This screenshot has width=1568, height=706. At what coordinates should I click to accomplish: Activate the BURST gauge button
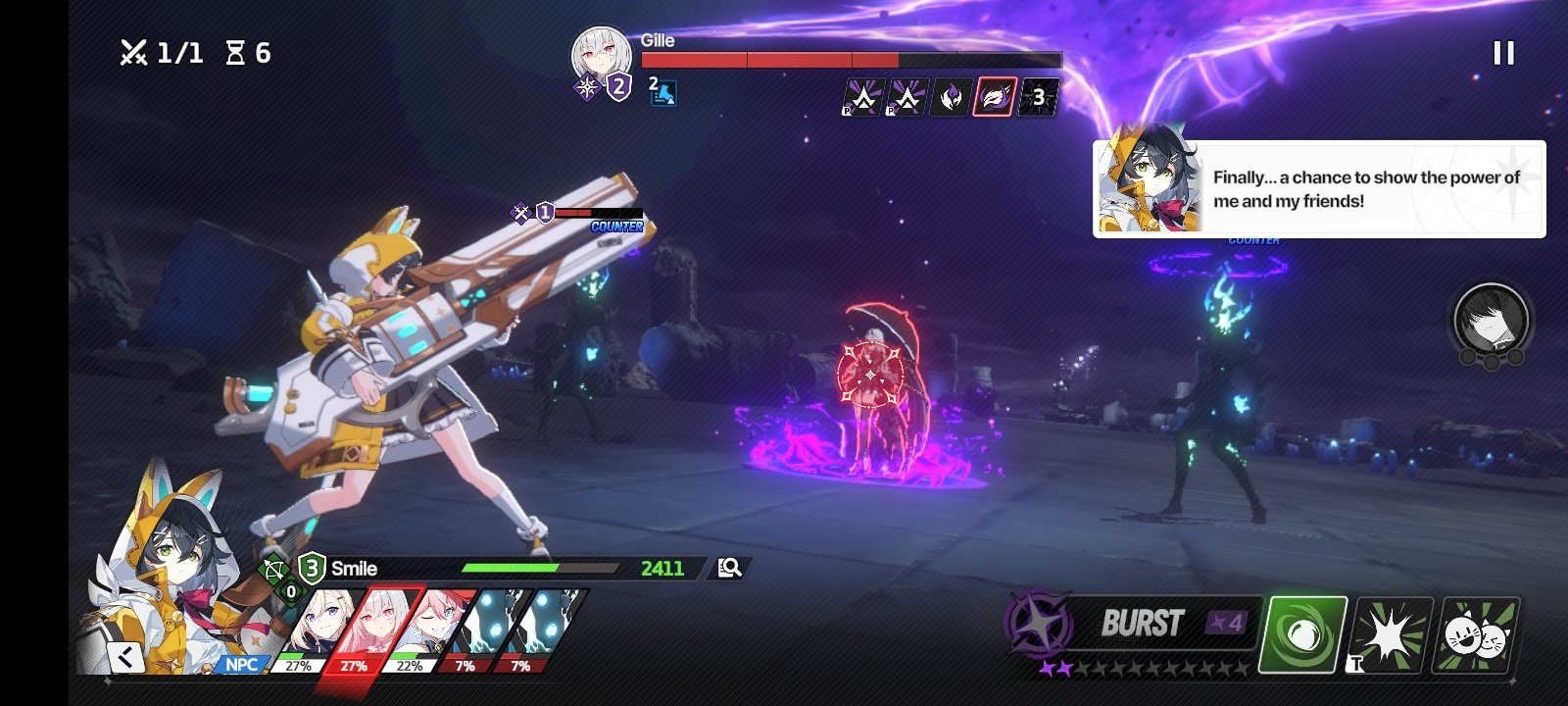(x=1142, y=624)
